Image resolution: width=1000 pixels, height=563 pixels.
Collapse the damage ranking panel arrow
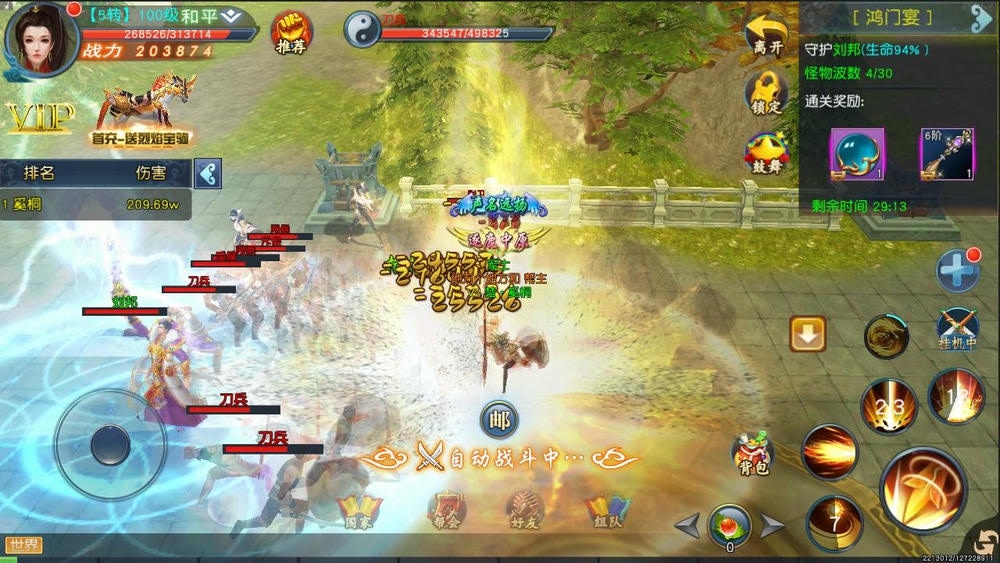click(208, 173)
